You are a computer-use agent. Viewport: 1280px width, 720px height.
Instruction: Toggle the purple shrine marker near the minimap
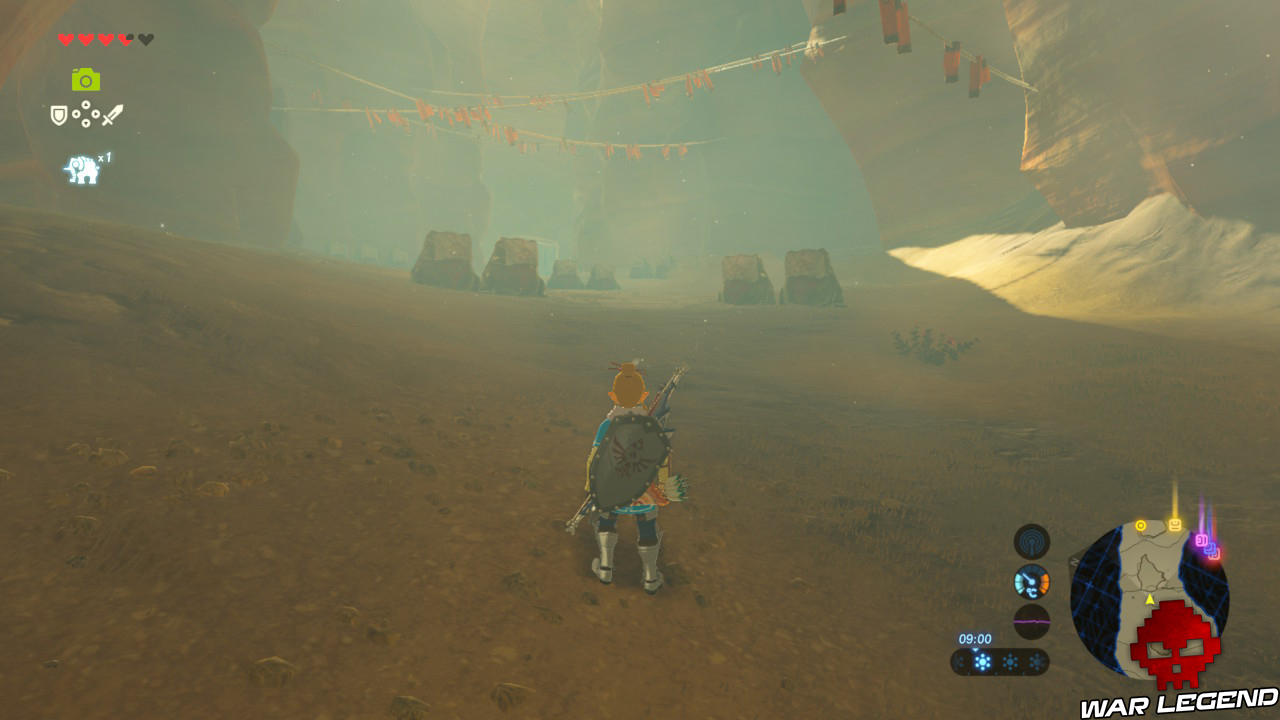pos(1201,540)
